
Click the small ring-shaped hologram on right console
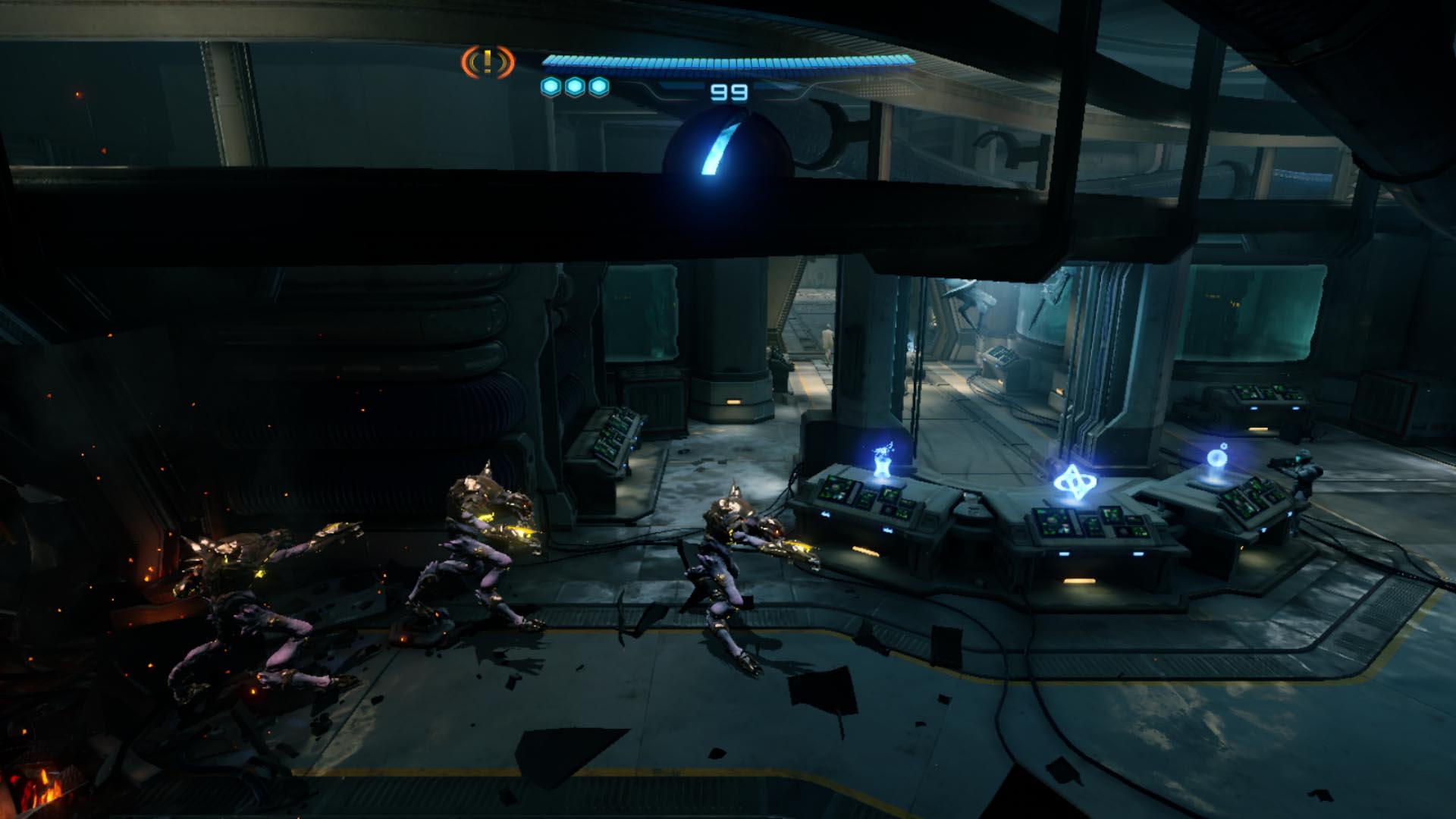point(1216,459)
